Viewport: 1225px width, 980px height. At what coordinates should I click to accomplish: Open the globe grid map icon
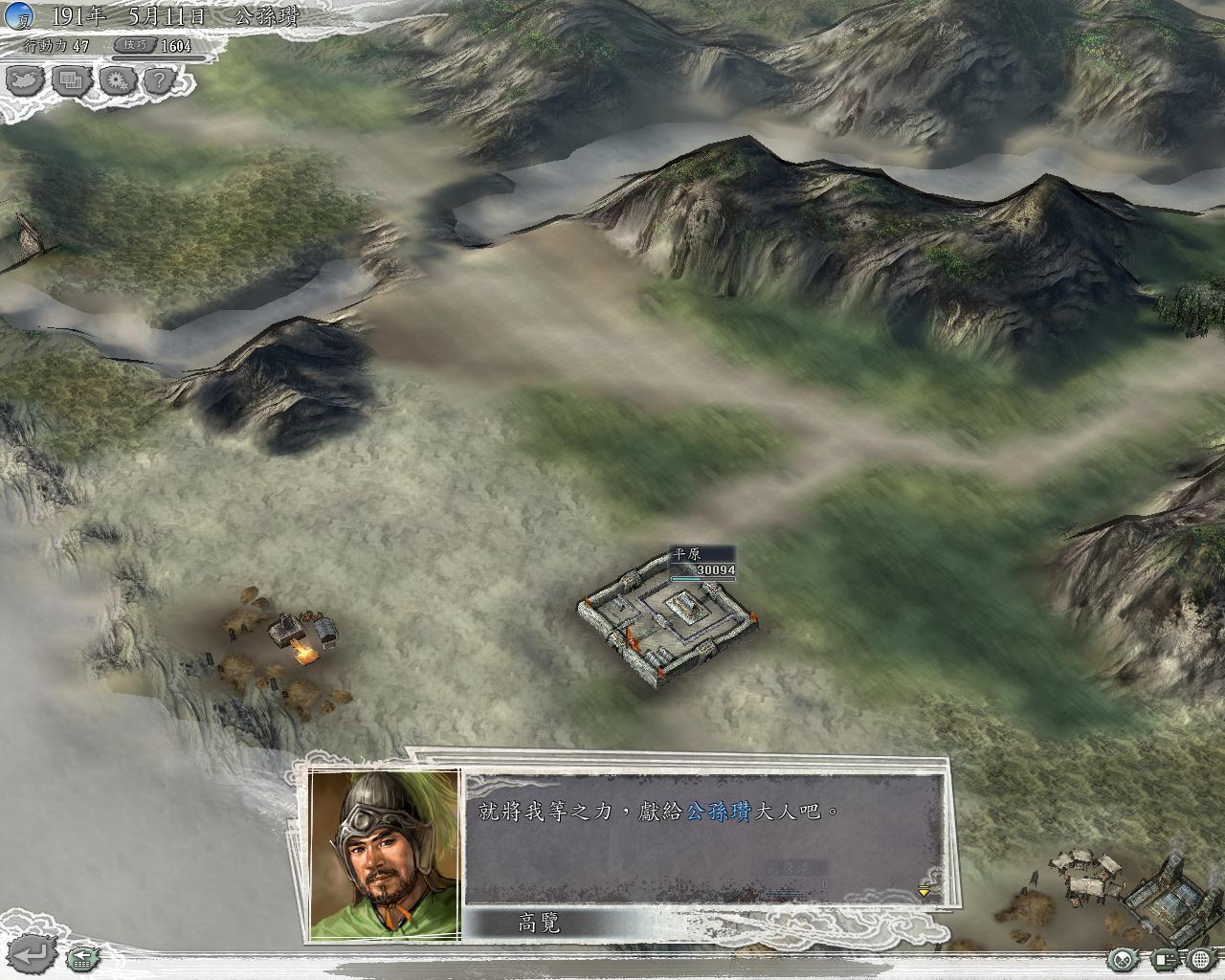tap(1202, 958)
